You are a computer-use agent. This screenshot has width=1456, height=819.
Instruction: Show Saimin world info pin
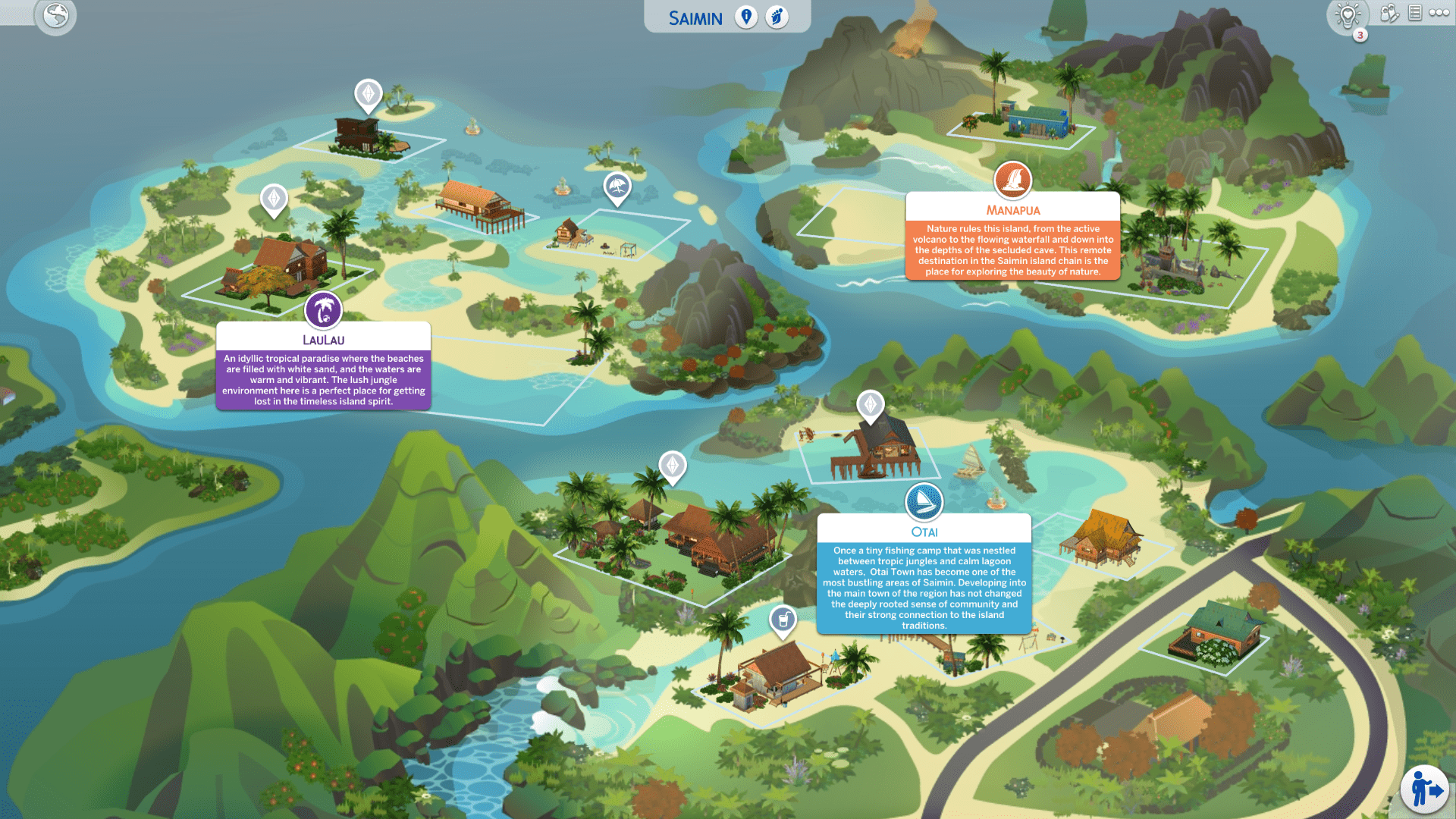pyautogui.click(x=746, y=17)
